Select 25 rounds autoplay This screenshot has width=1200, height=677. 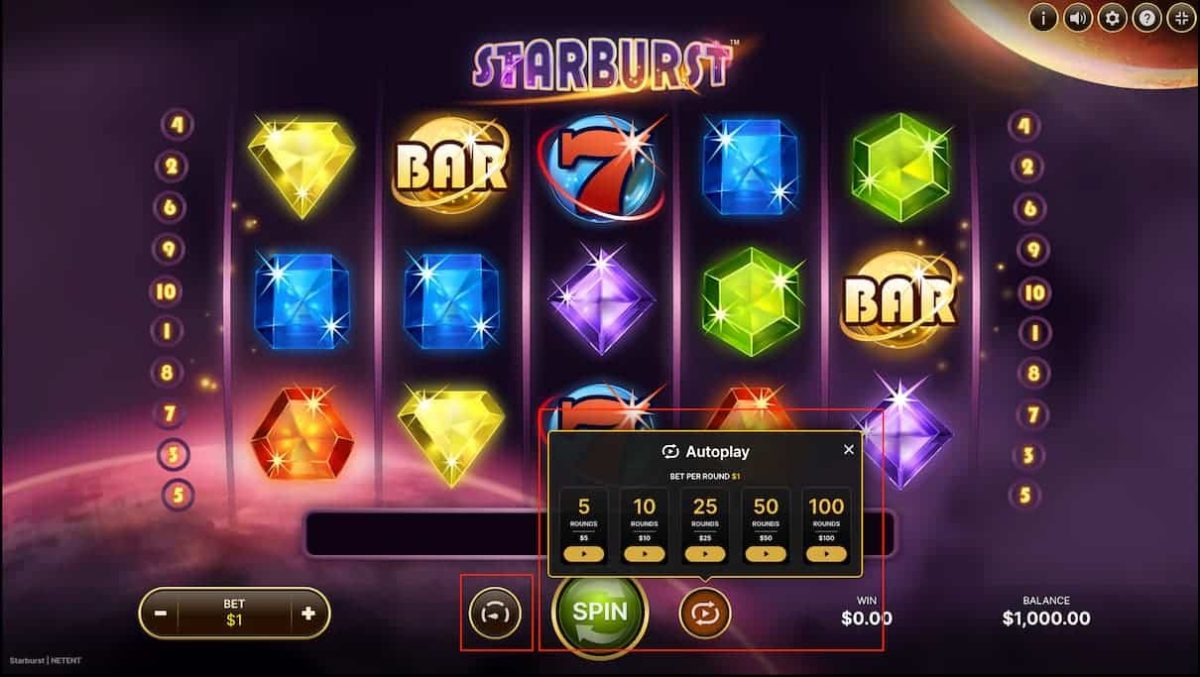coord(705,553)
